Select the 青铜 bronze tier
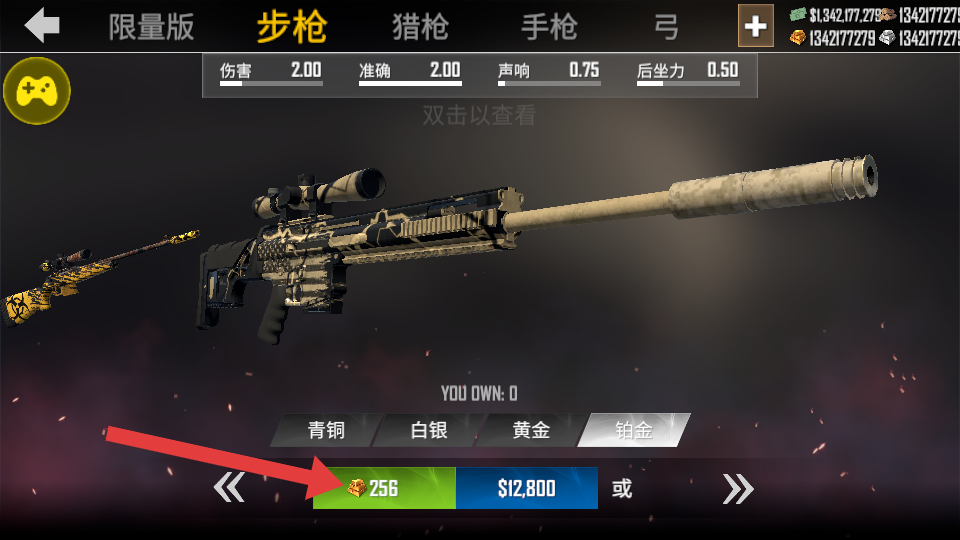The height and width of the screenshot is (540, 960). click(325, 431)
